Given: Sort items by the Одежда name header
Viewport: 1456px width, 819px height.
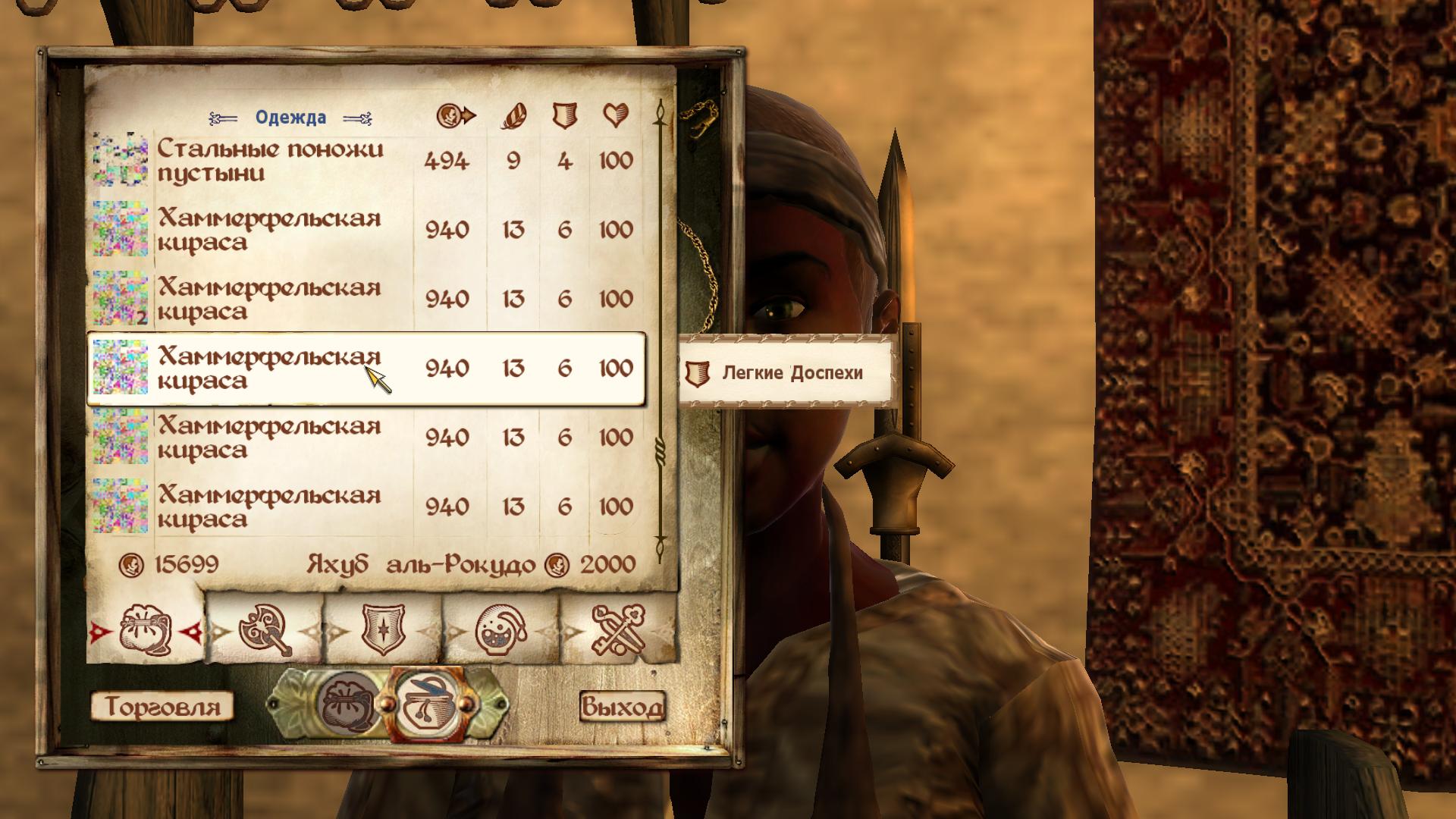Looking at the screenshot, I should point(290,118).
